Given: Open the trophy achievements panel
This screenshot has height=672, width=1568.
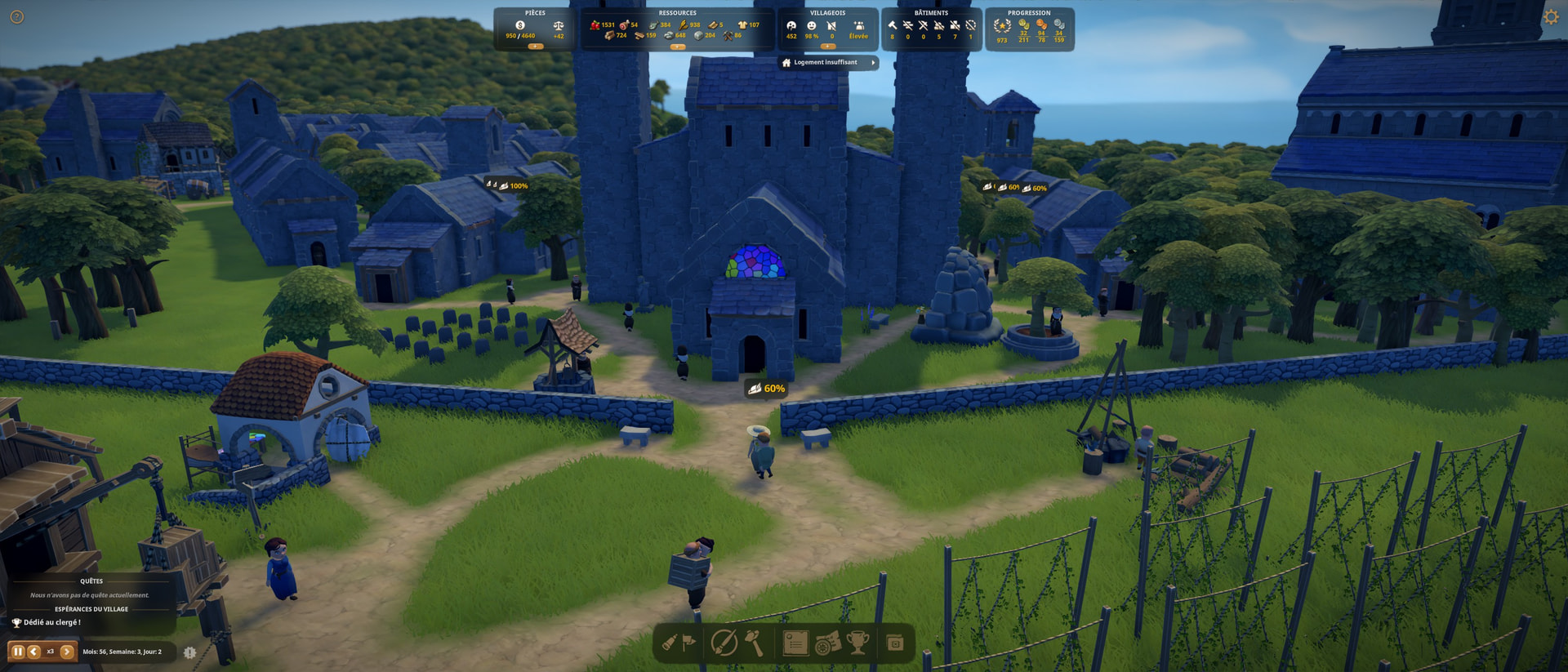Looking at the screenshot, I should tap(857, 643).
